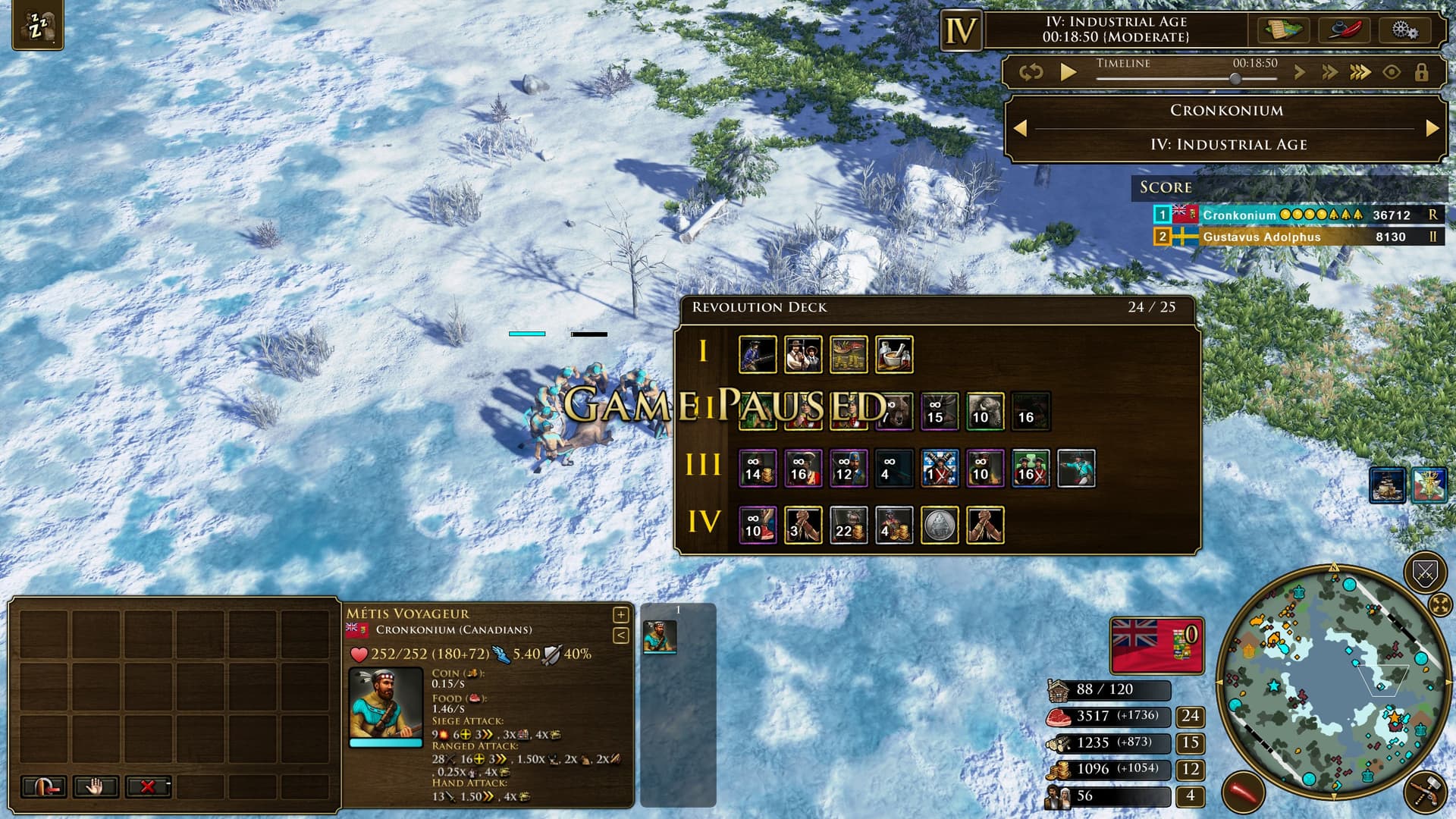Expand unit details with the plus button
The width and height of the screenshot is (1456, 819).
point(620,614)
